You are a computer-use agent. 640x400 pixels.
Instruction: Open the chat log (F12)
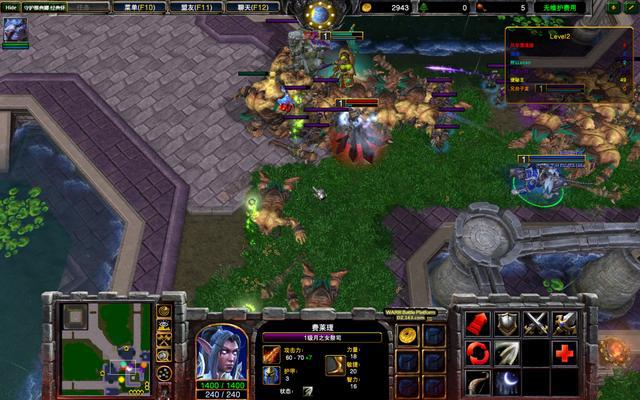(x=252, y=7)
